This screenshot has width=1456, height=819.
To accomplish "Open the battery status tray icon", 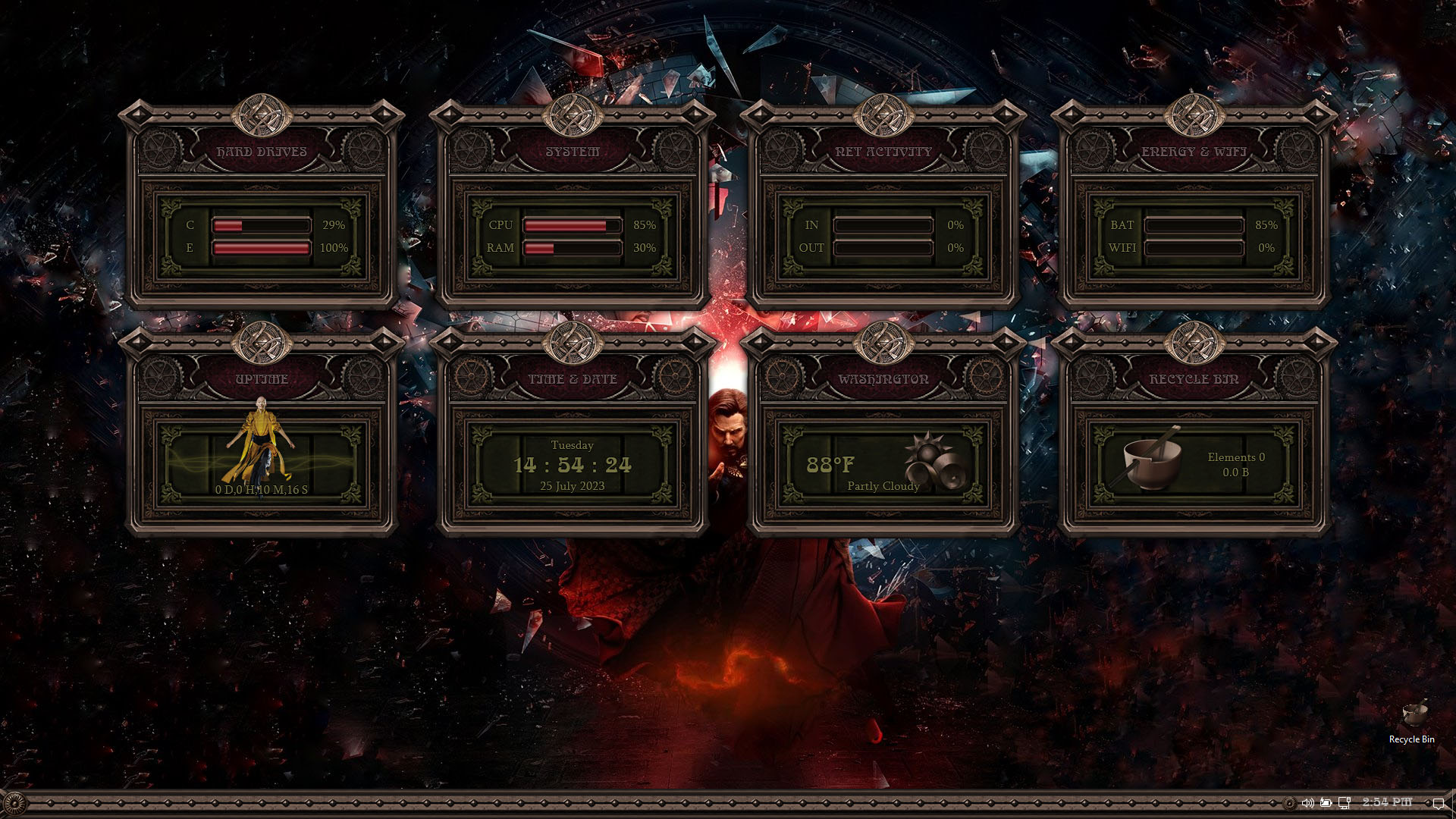I will click(x=1326, y=802).
